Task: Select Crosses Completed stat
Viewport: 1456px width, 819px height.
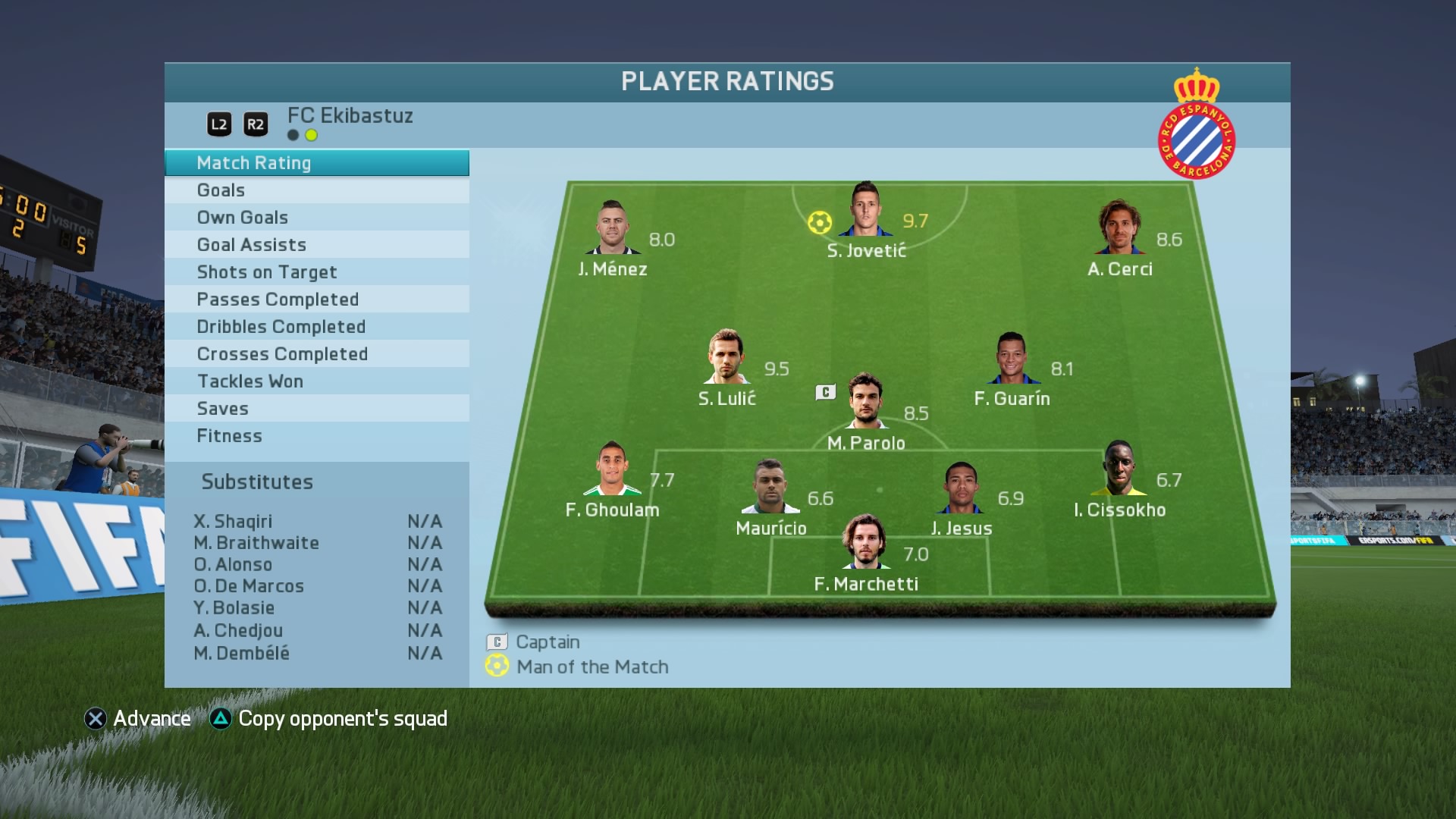Action: click(316, 354)
